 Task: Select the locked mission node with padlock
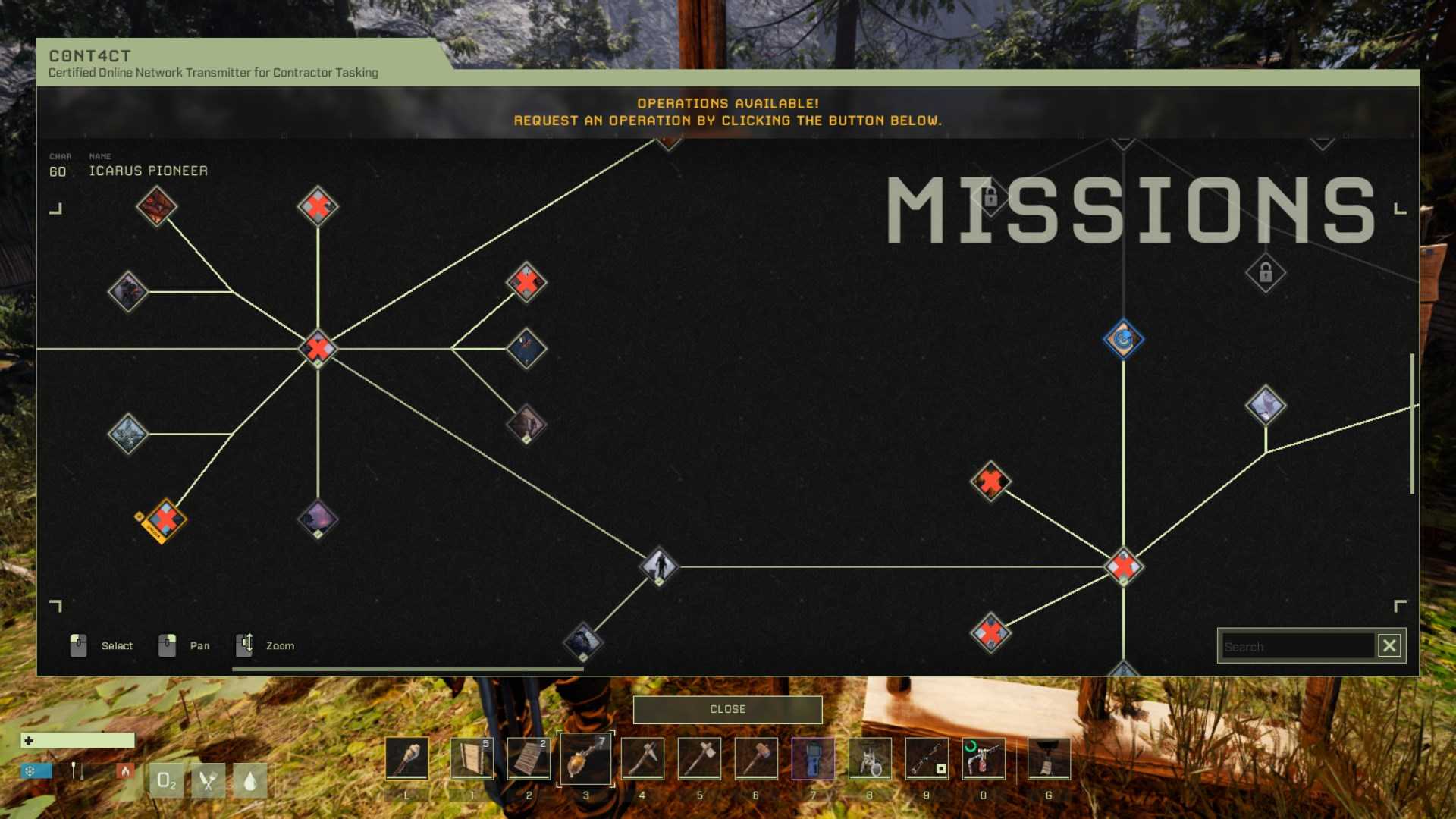tap(1266, 272)
